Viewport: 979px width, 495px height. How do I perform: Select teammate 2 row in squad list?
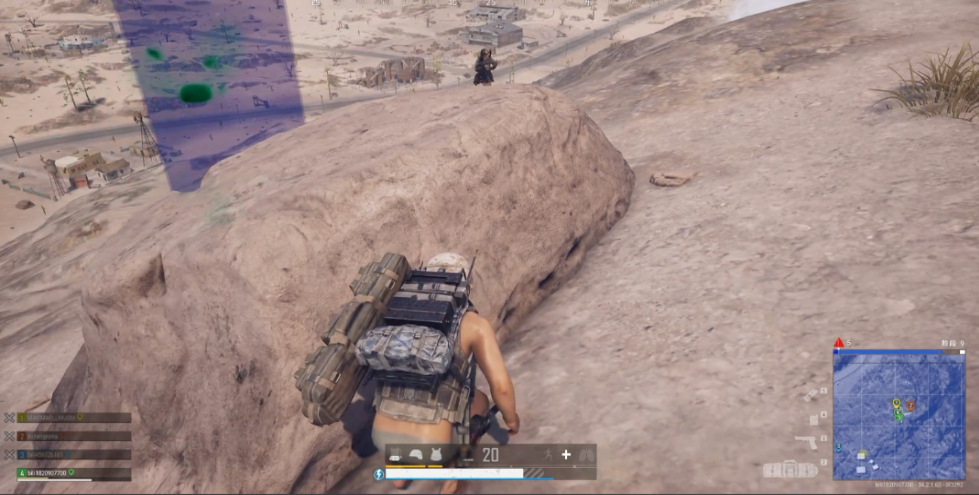click(x=68, y=436)
